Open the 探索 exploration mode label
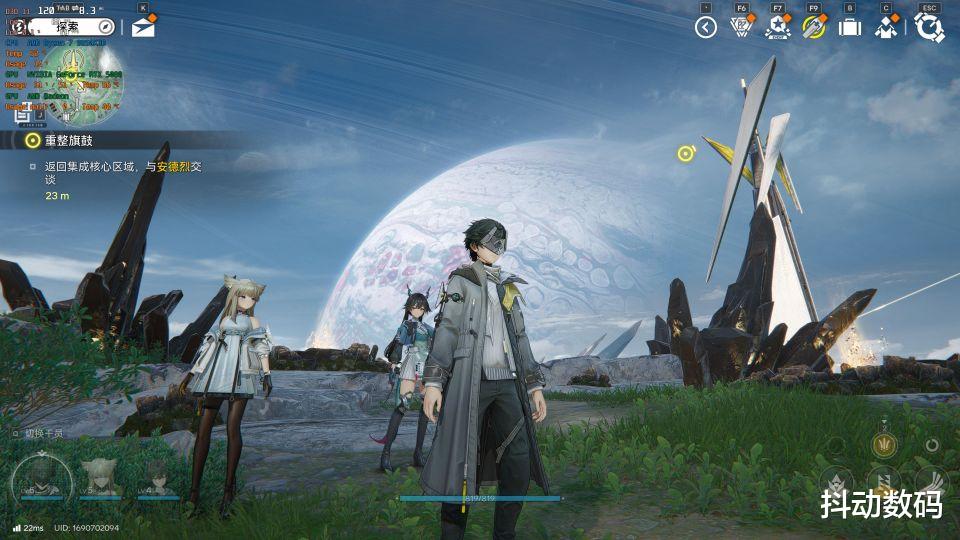The image size is (960, 540). click(x=66, y=25)
